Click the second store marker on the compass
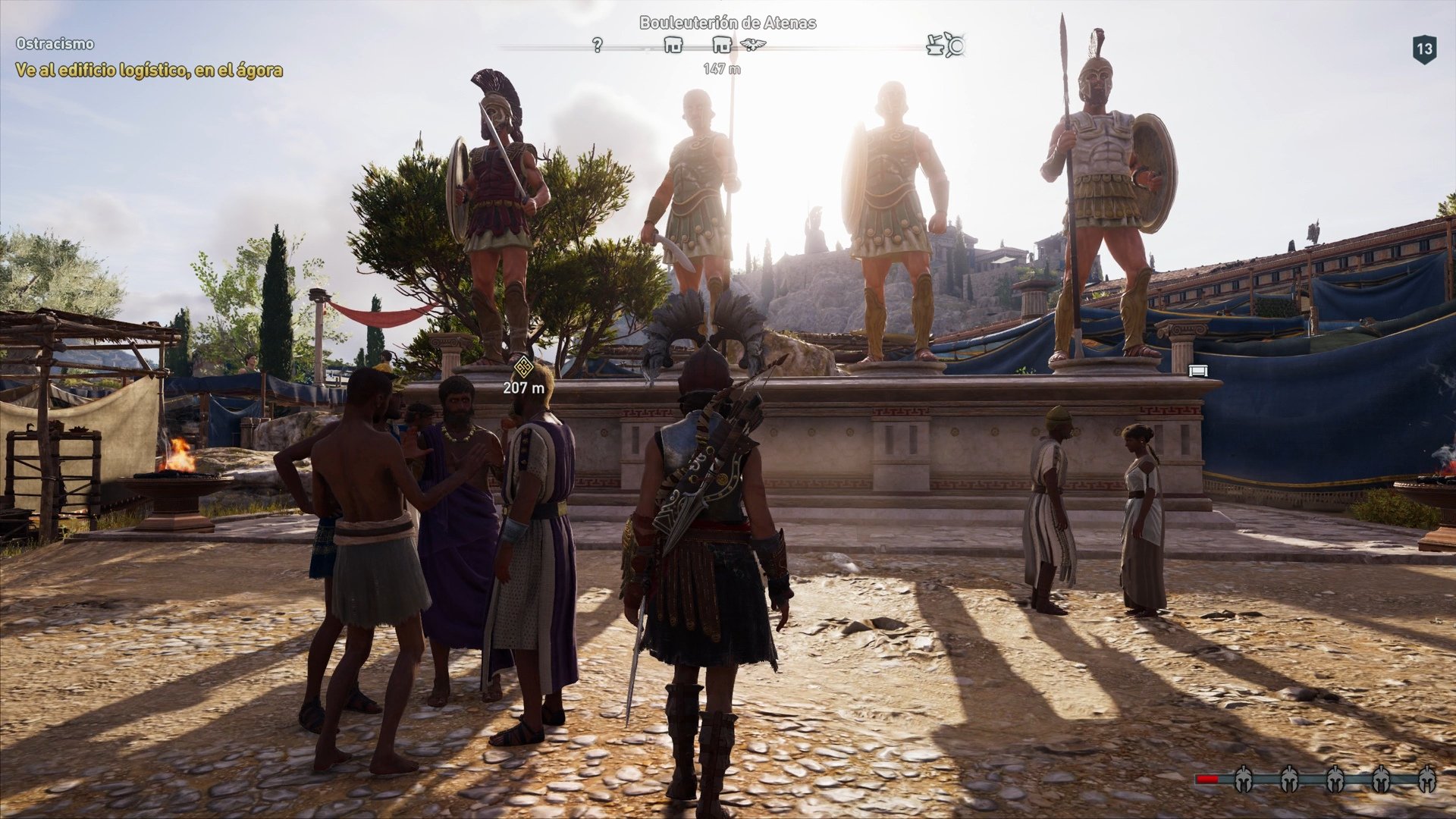Viewport: 1456px width, 819px height. (x=722, y=44)
